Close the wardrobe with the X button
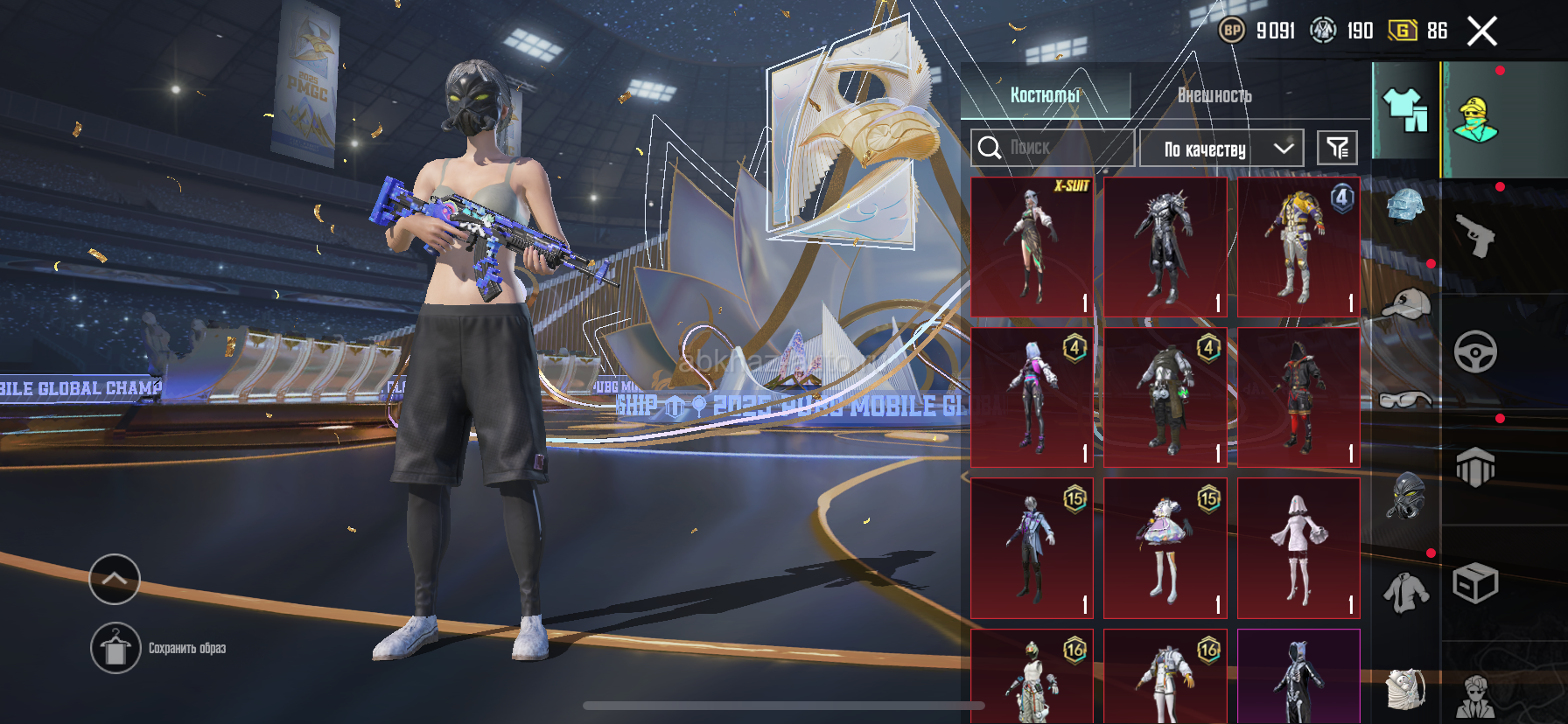 point(1481,31)
